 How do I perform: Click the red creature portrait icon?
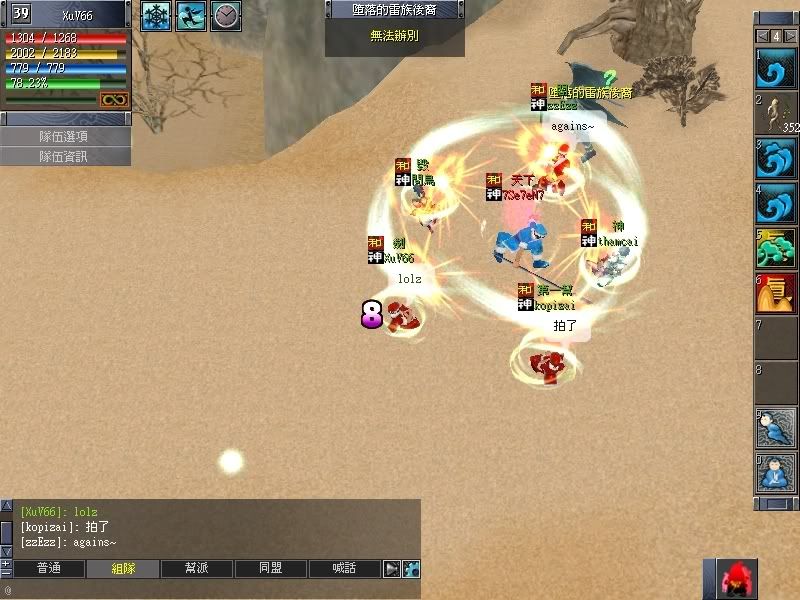(739, 579)
